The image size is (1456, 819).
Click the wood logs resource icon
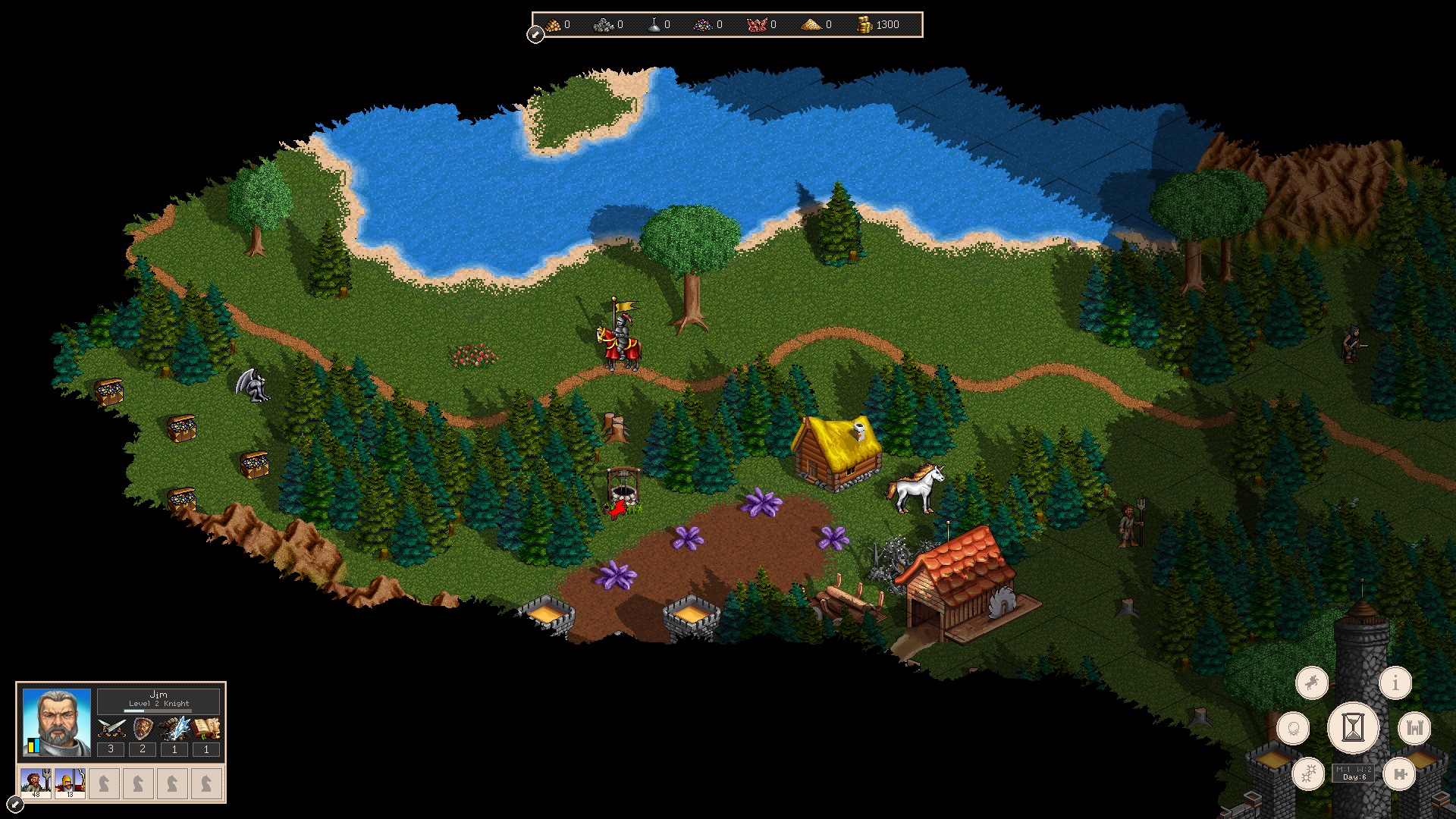[554, 25]
